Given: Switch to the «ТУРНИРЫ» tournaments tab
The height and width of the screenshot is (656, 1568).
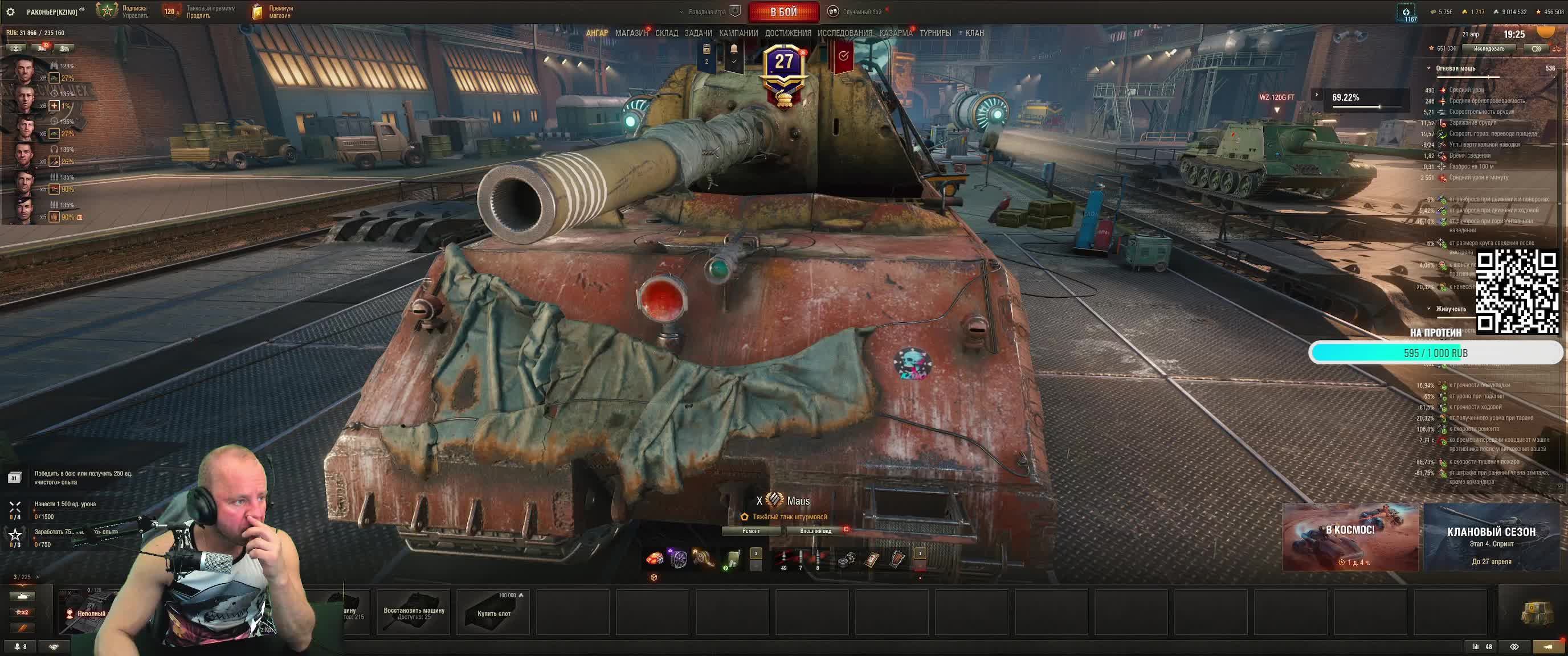Looking at the screenshot, I should 935,33.
